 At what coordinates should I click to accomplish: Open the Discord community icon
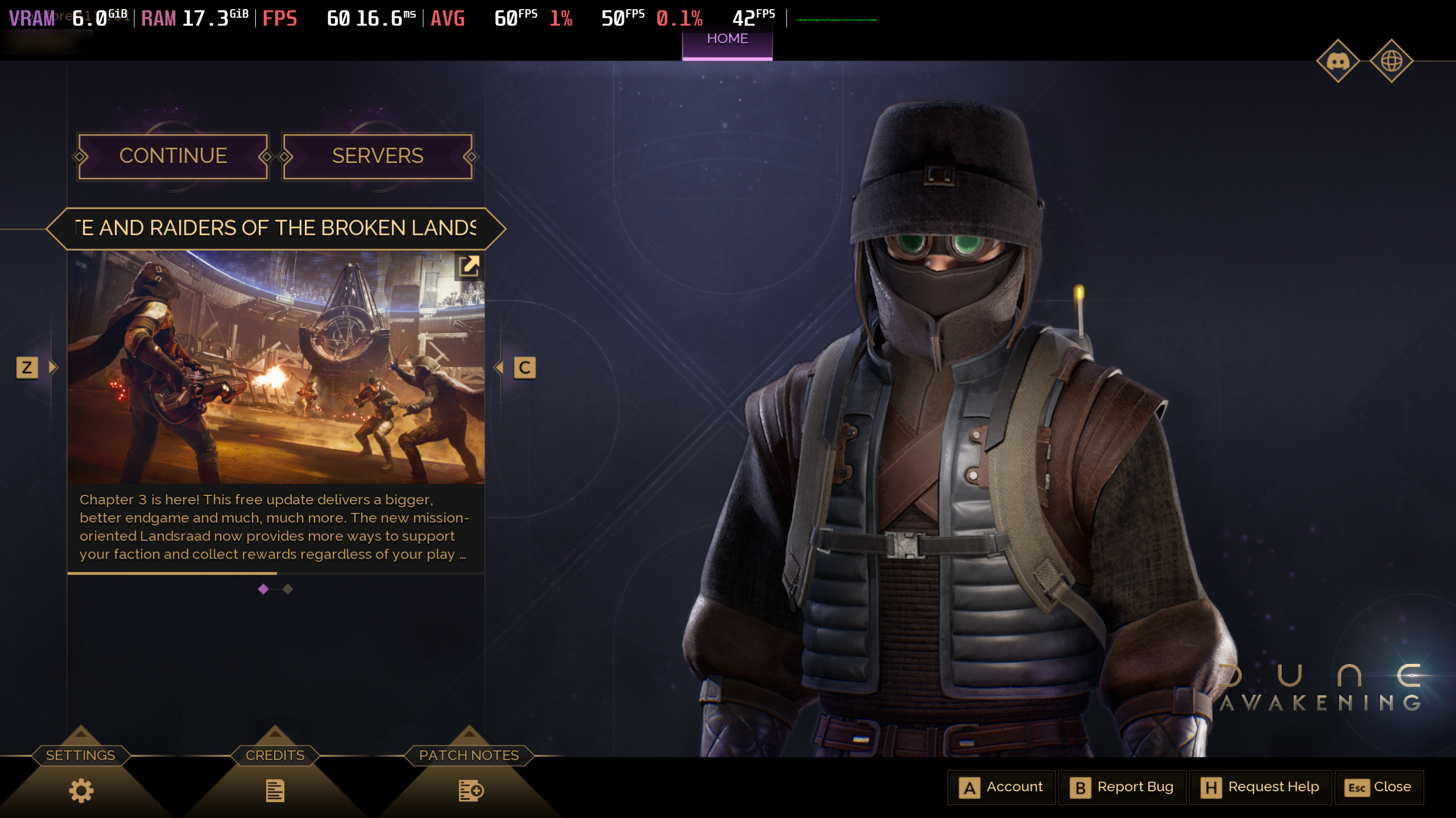coord(1339,61)
